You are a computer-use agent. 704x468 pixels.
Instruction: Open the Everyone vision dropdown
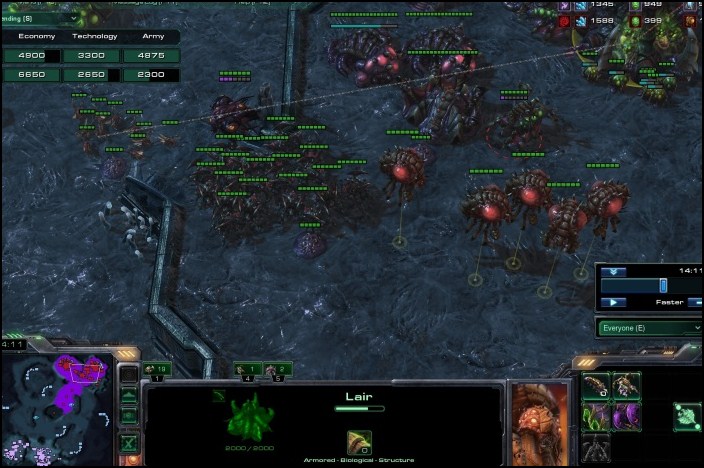tap(650, 327)
